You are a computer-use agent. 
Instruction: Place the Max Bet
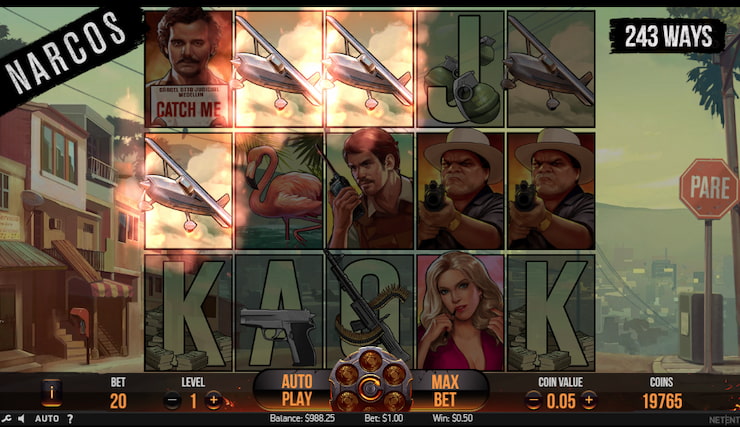(x=444, y=389)
